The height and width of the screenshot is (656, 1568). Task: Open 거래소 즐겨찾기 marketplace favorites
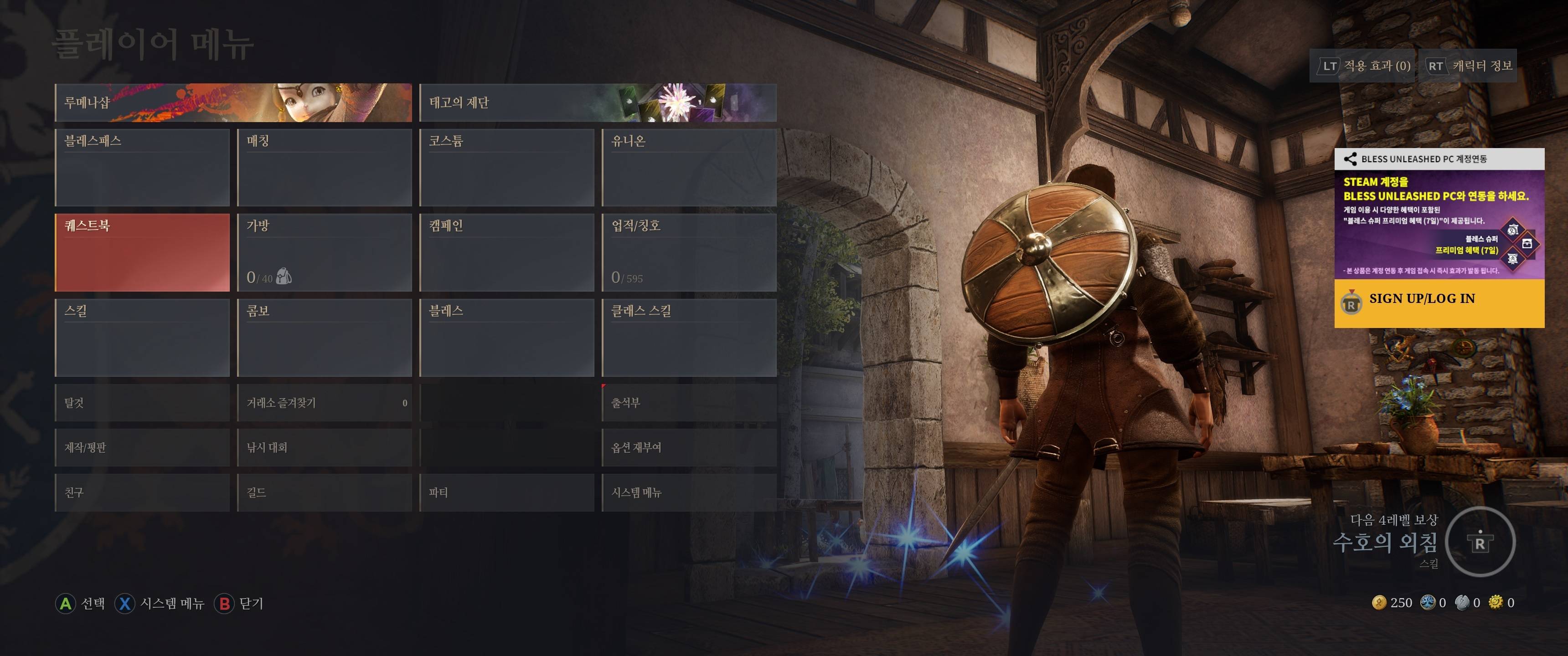pos(325,403)
